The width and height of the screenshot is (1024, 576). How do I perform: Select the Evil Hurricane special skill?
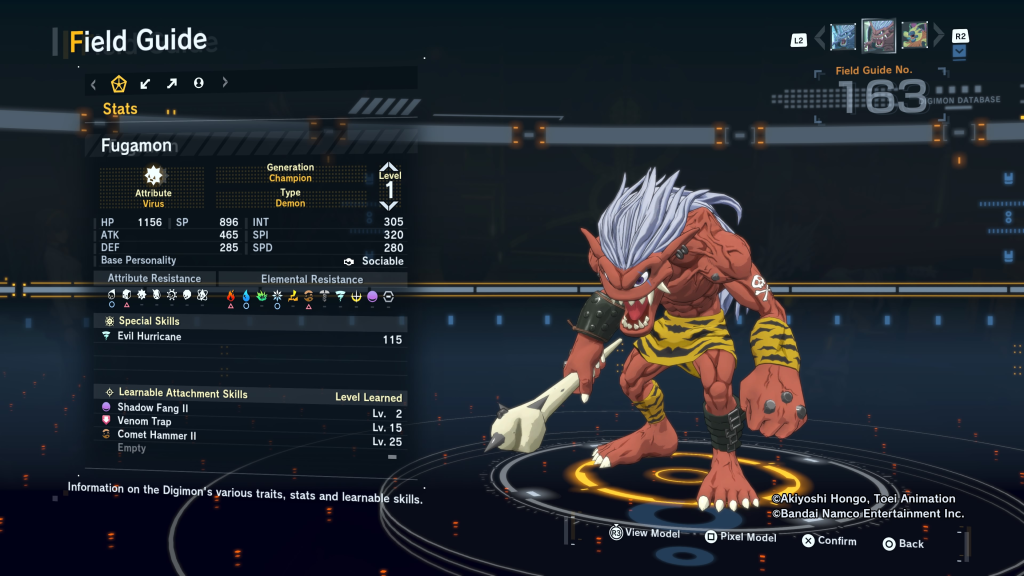tap(252, 338)
